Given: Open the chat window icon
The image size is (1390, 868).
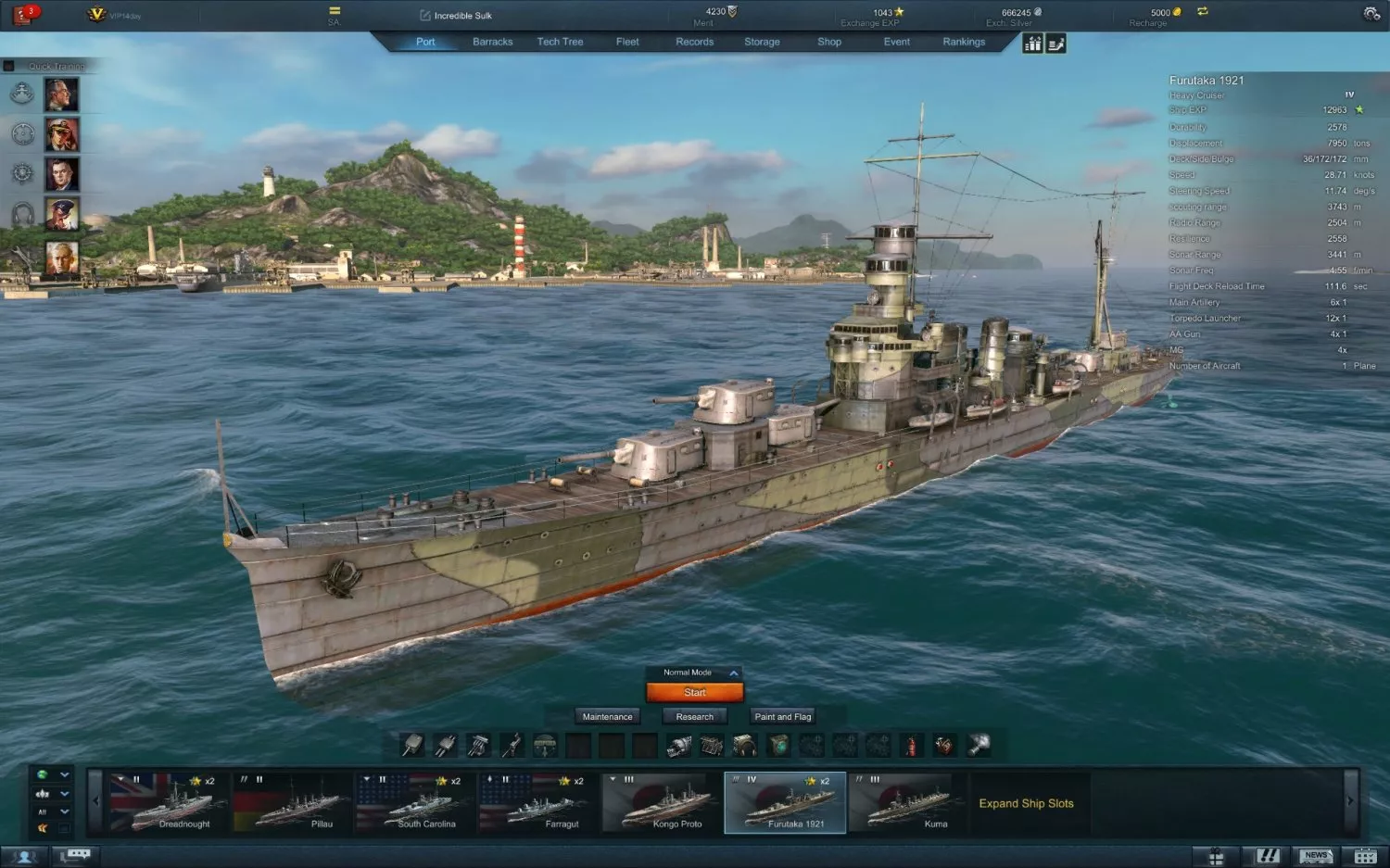Looking at the screenshot, I should [76, 855].
